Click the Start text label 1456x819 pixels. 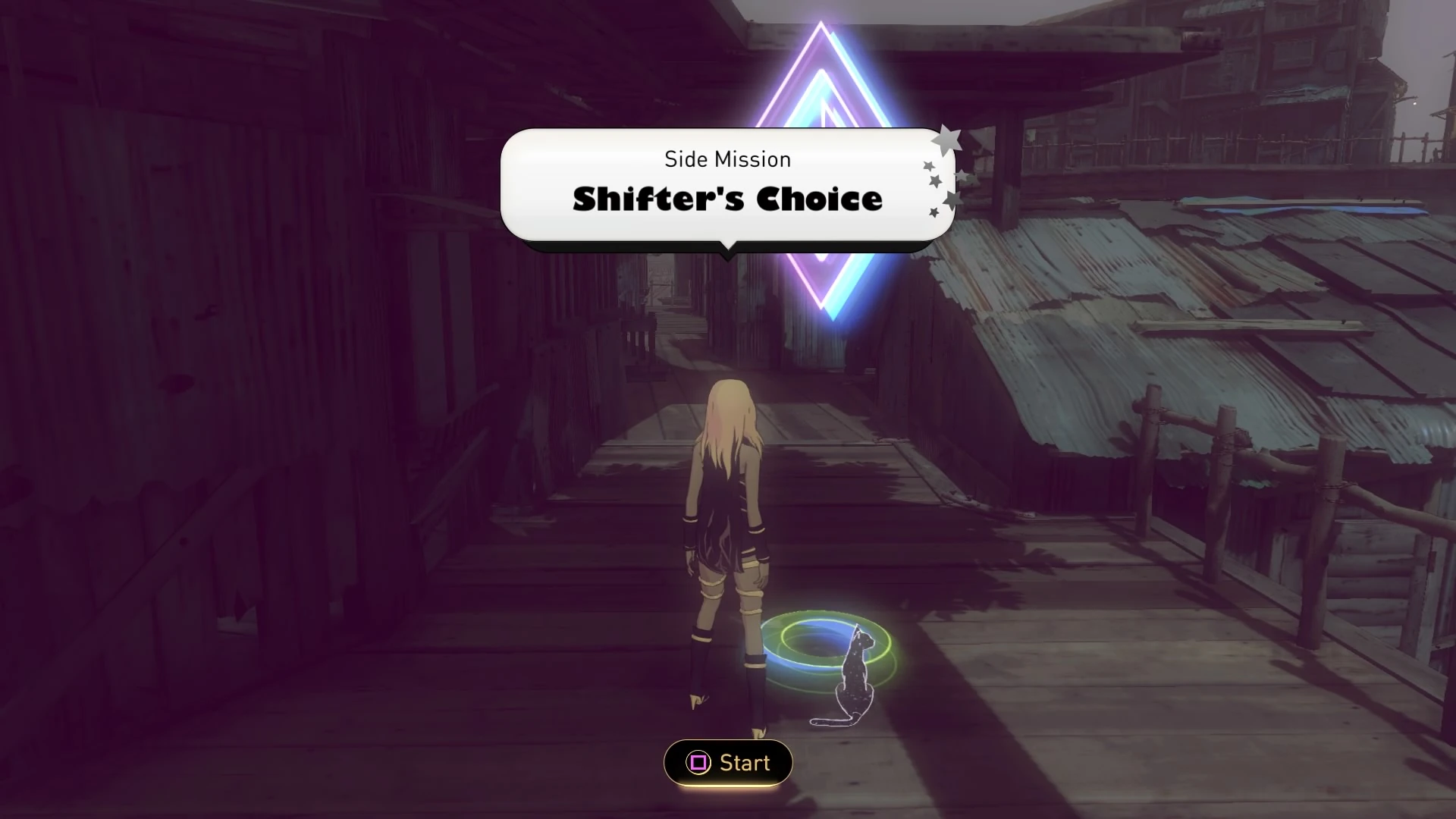(745, 764)
